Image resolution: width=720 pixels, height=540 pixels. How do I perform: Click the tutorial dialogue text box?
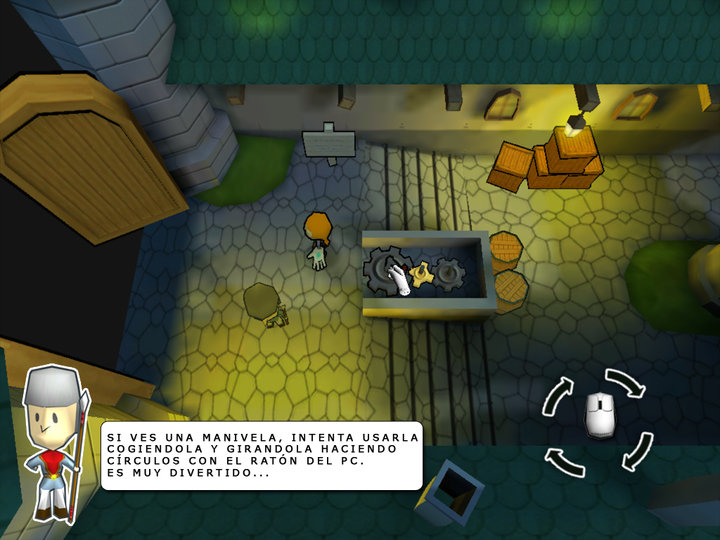(x=261, y=455)
